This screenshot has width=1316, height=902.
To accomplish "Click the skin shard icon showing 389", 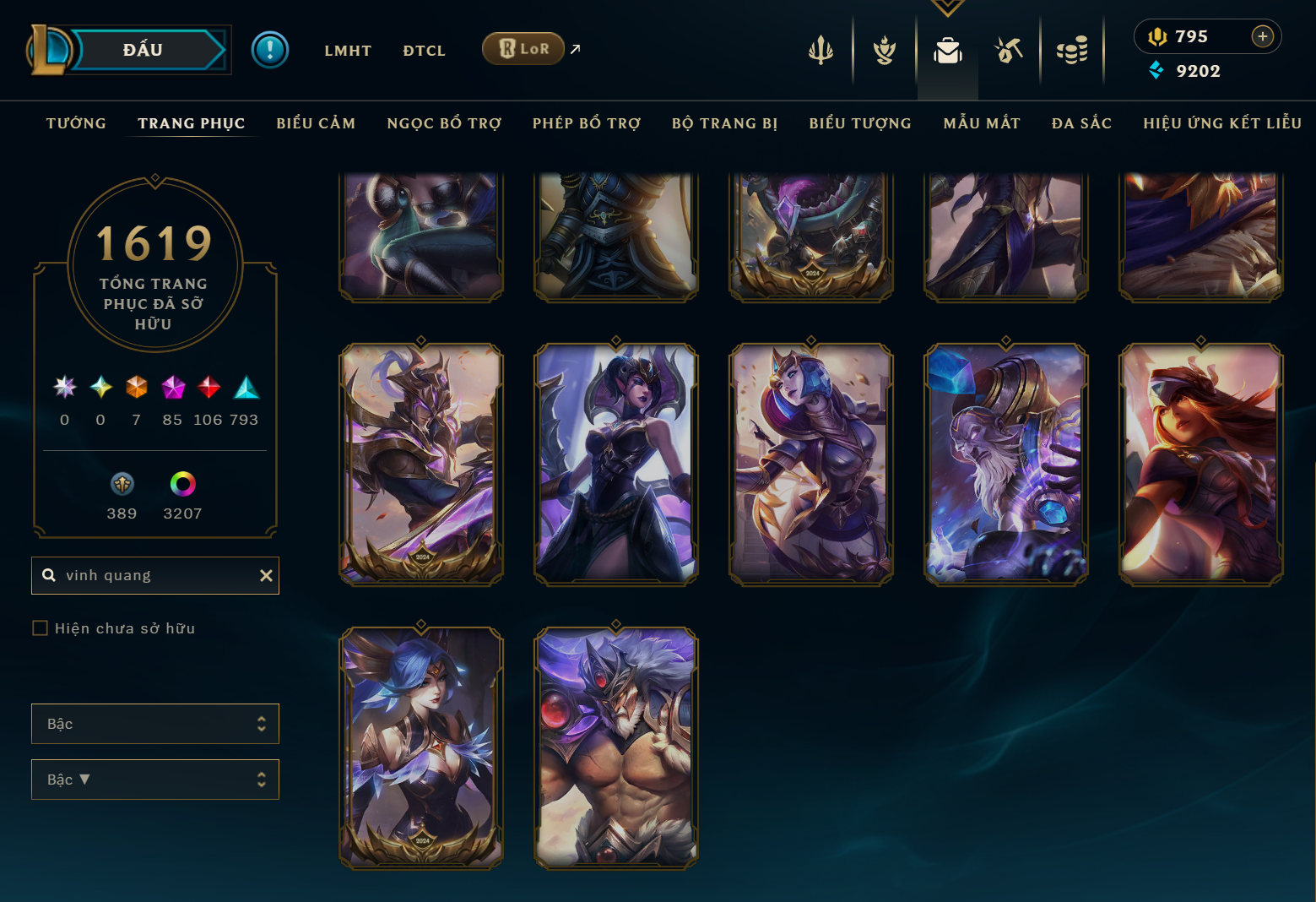I will point(122,484).
